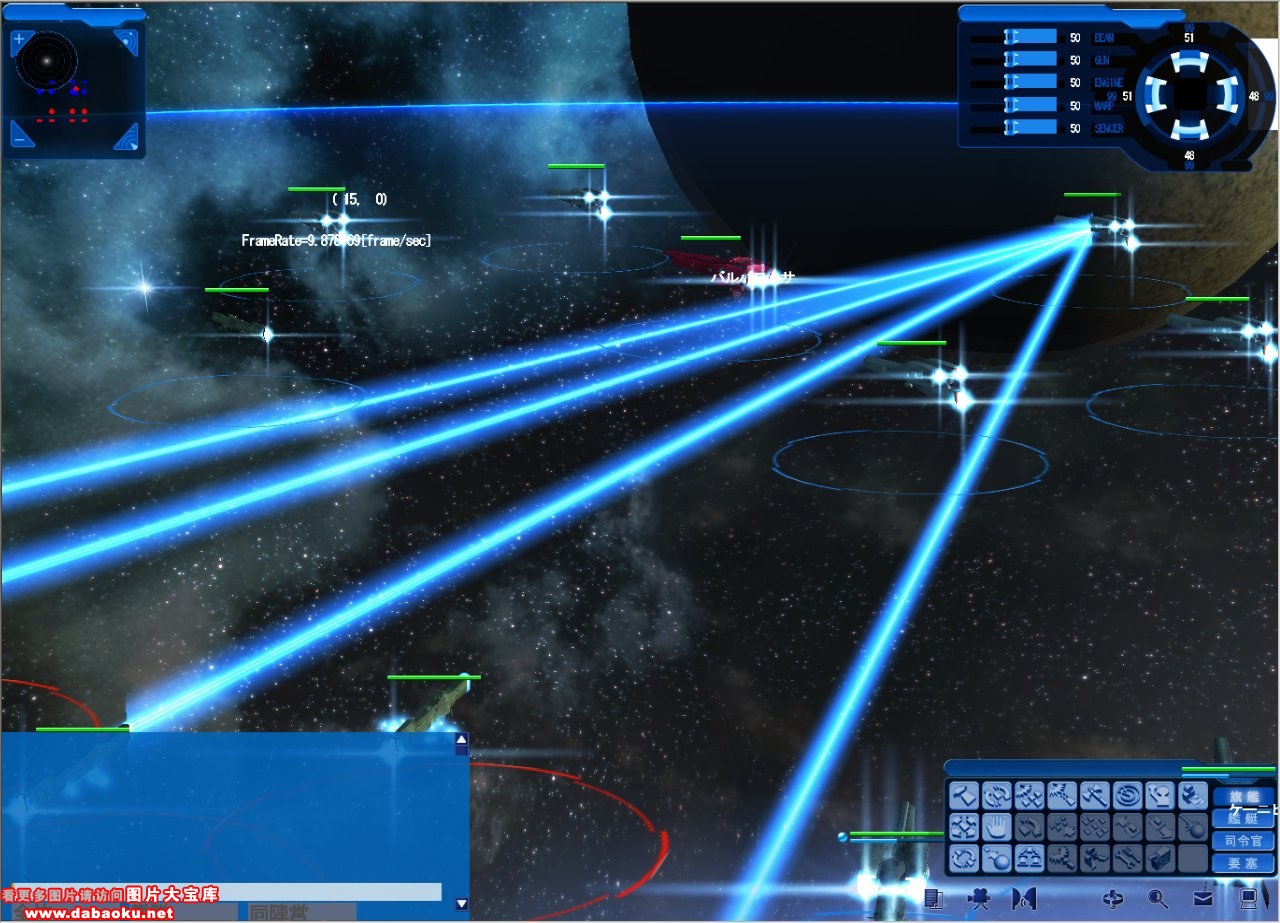Select the radar scan command icon
The image size is (1280, 923).
tap(1127, 796)
